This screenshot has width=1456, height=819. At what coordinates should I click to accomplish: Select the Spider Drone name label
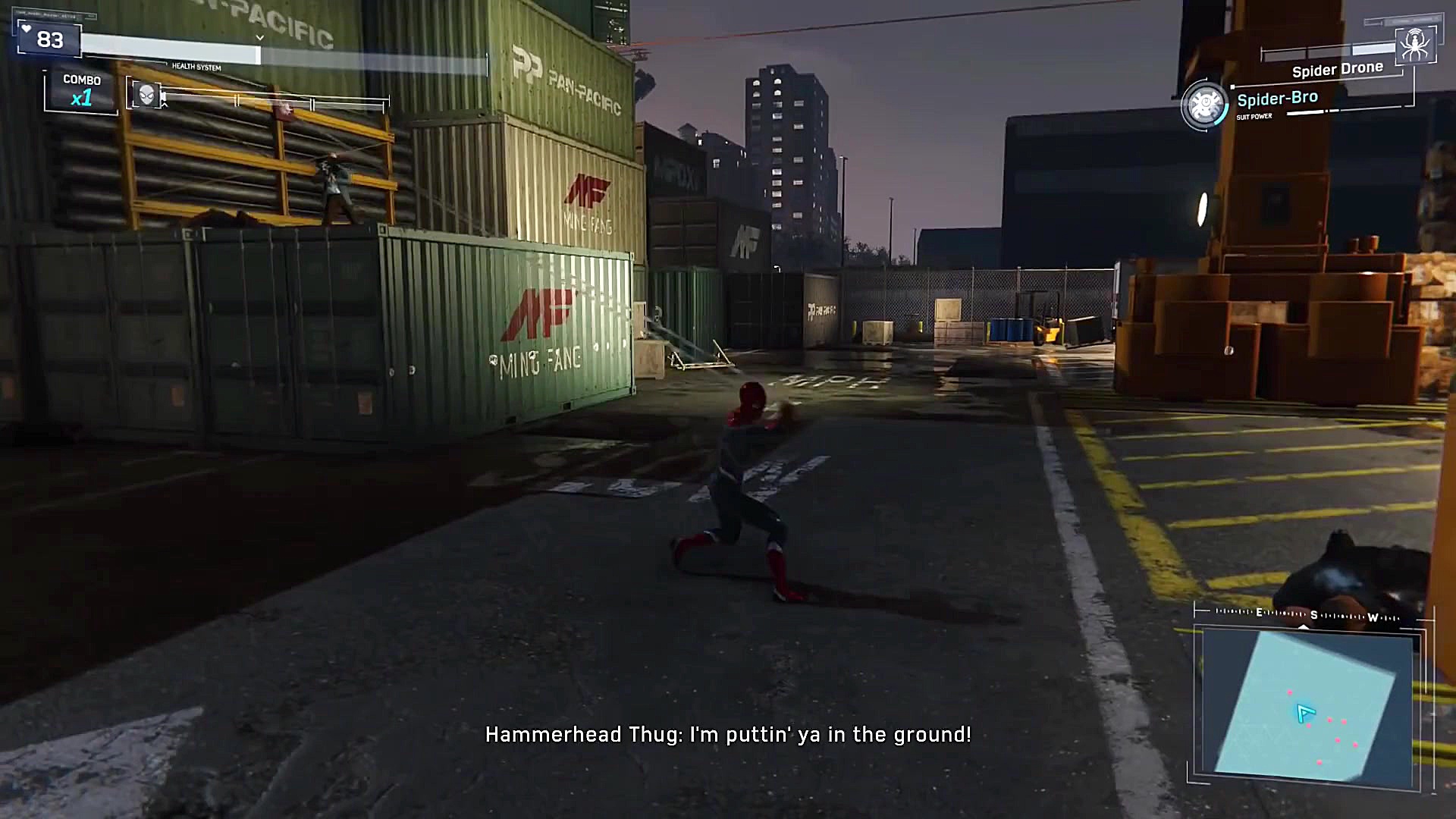(1337, 68)
